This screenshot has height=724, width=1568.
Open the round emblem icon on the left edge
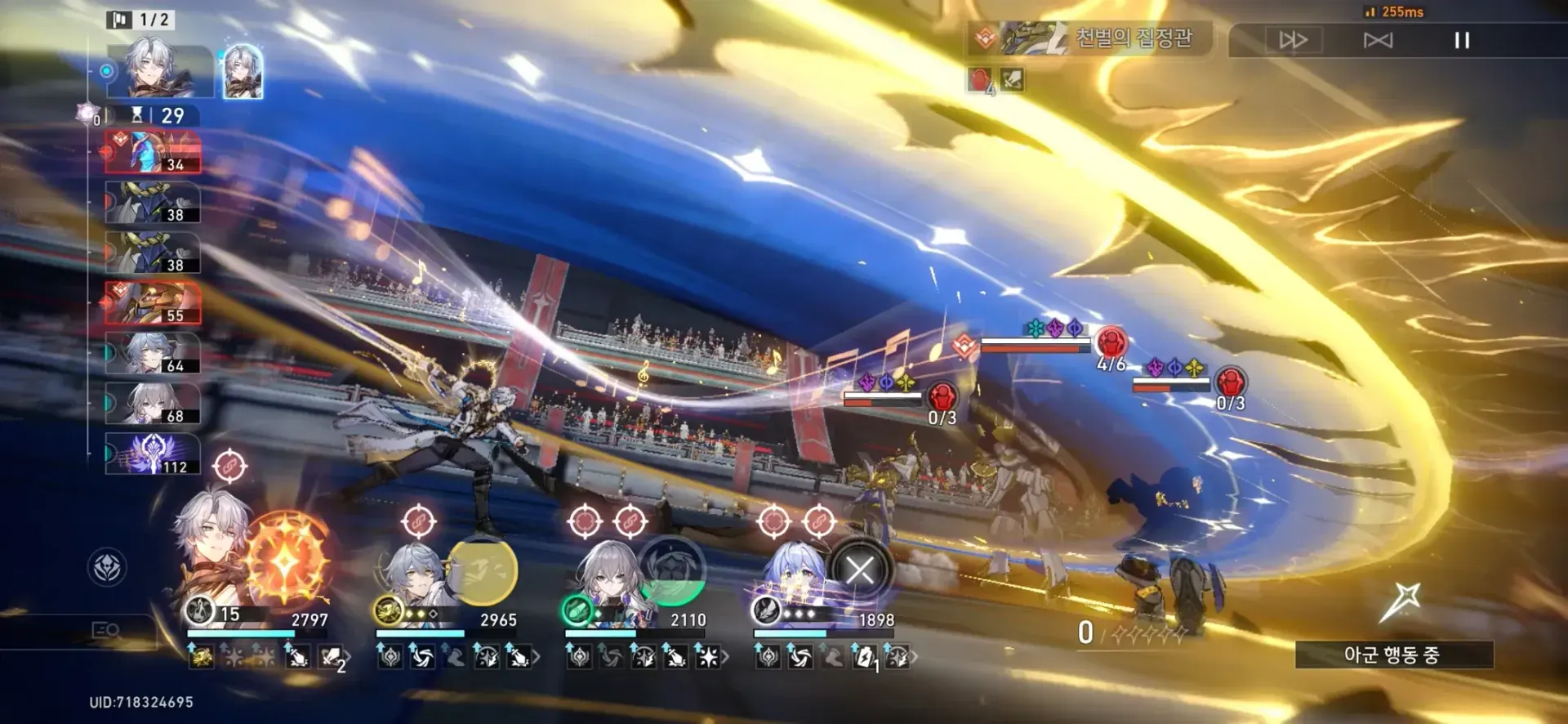click(107, 567)
